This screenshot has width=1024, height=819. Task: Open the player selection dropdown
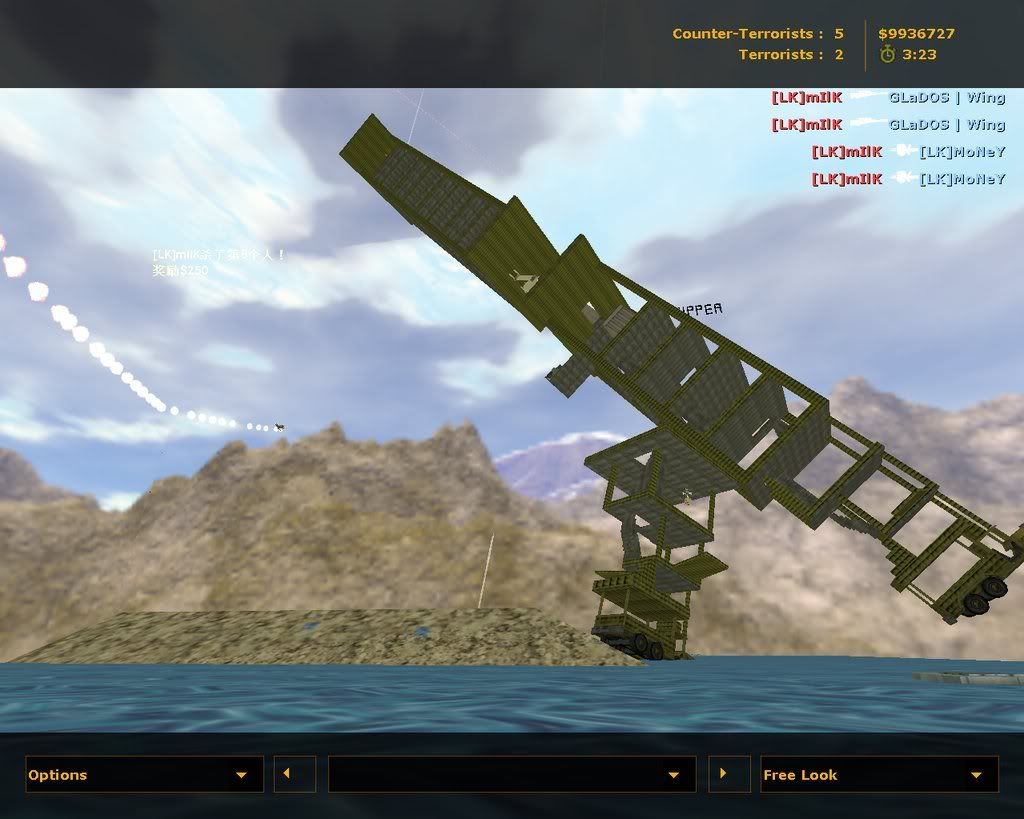click(x=511, y=775)
